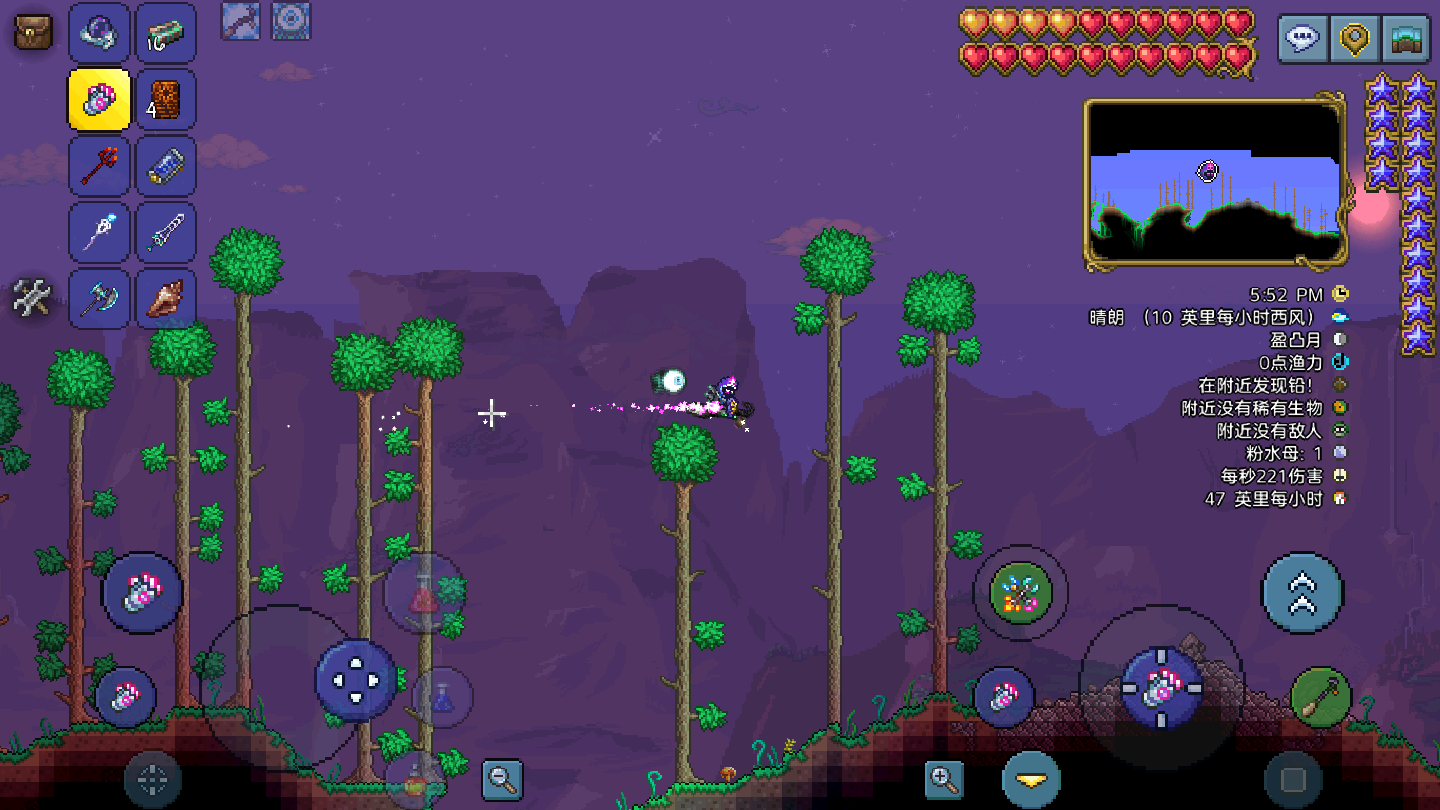The height and width of the screenshot is (810, 1440).
Task: Select the red trident hotbar slot
Action: click(x=99, y=166)
